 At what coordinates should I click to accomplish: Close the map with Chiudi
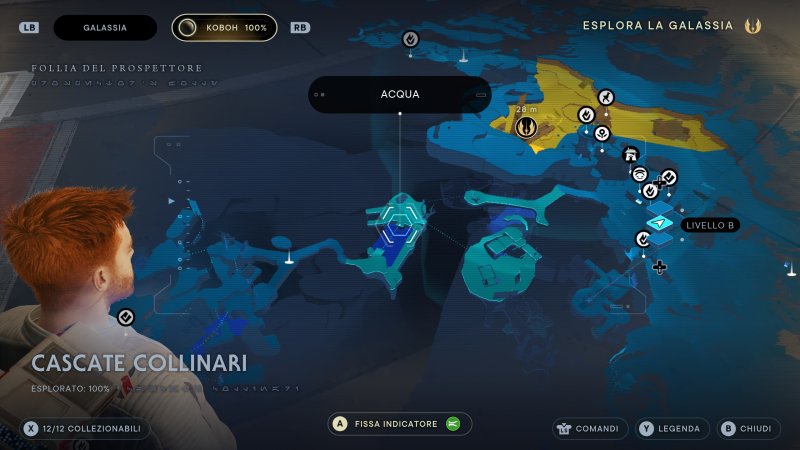click(x=746, y=429)
